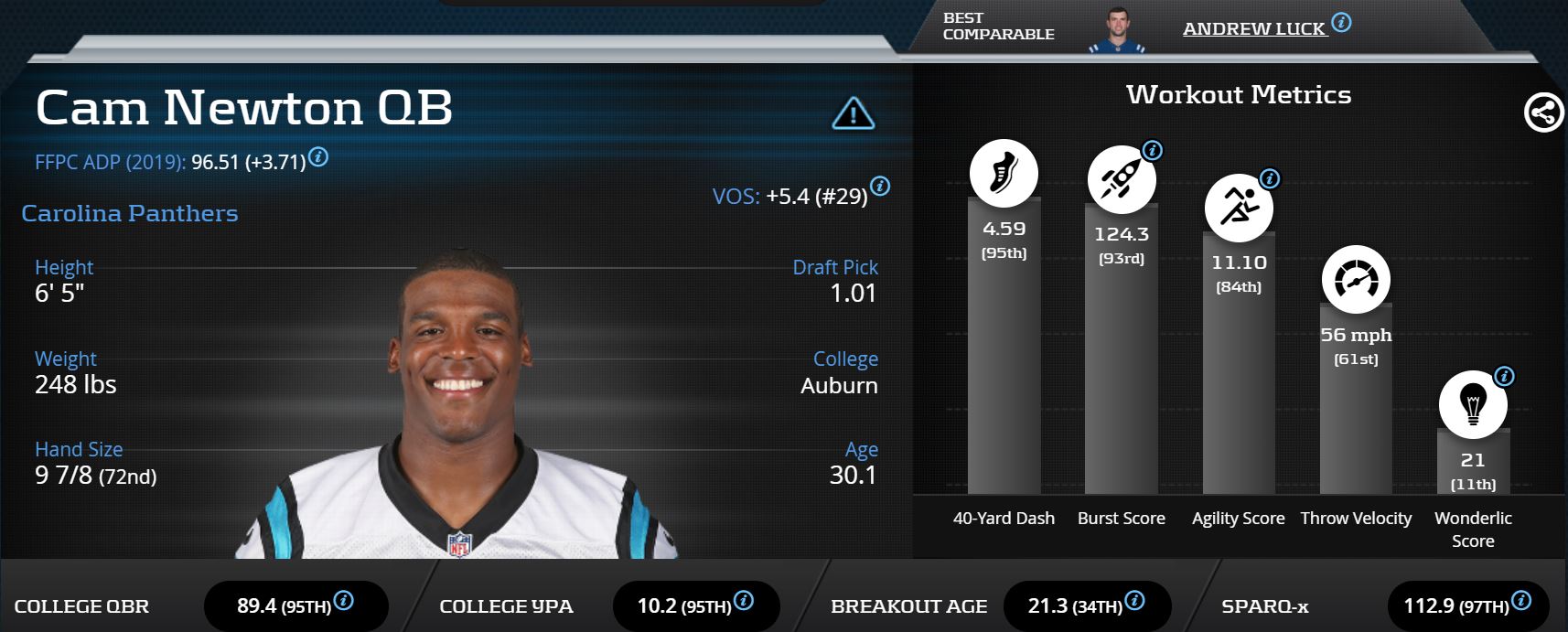Click the Burst Score info icon
Screen dimensions: 1568x632
(1153, 150)
